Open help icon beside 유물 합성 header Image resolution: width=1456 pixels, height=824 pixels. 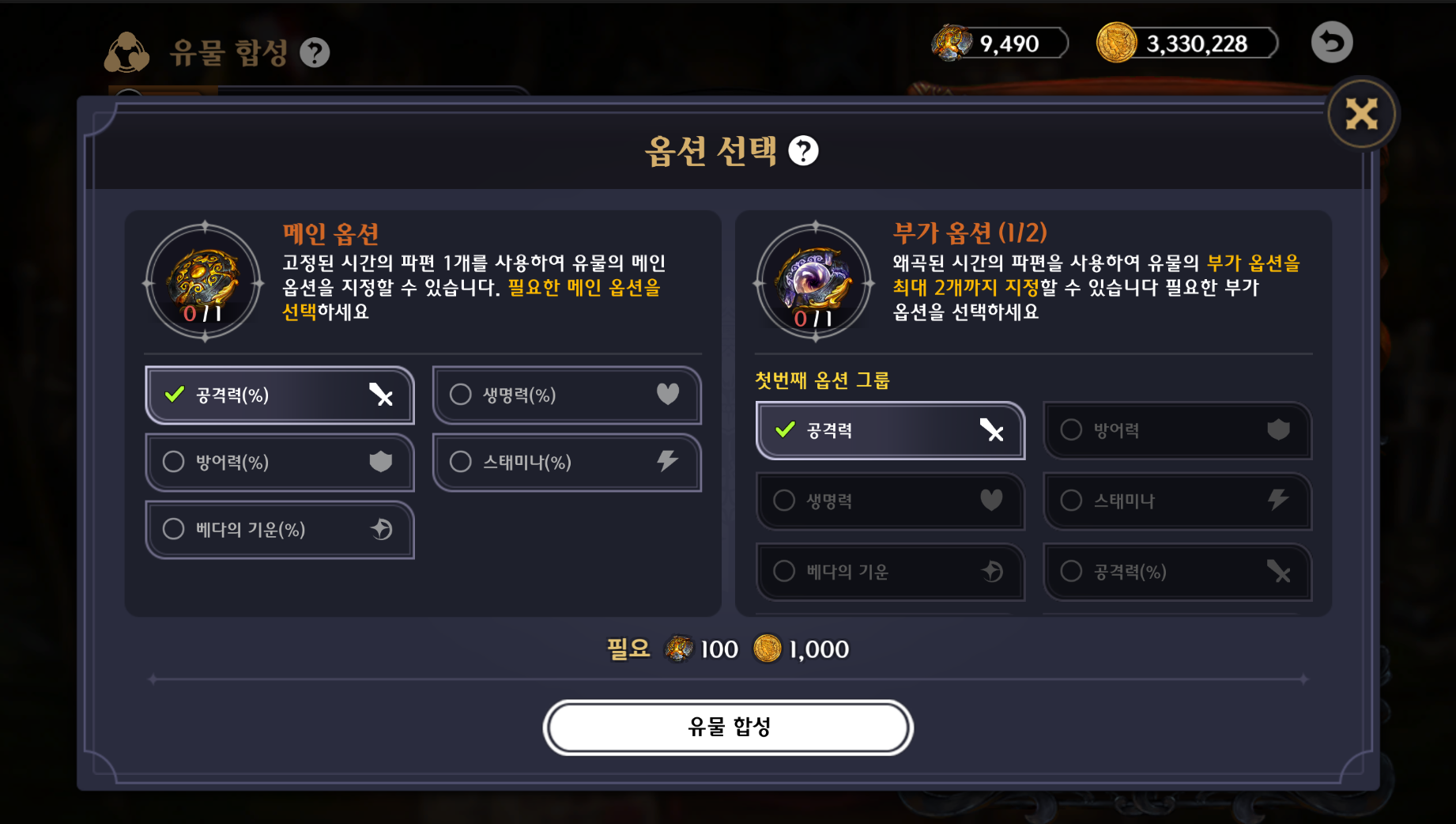tap(315, 53)
